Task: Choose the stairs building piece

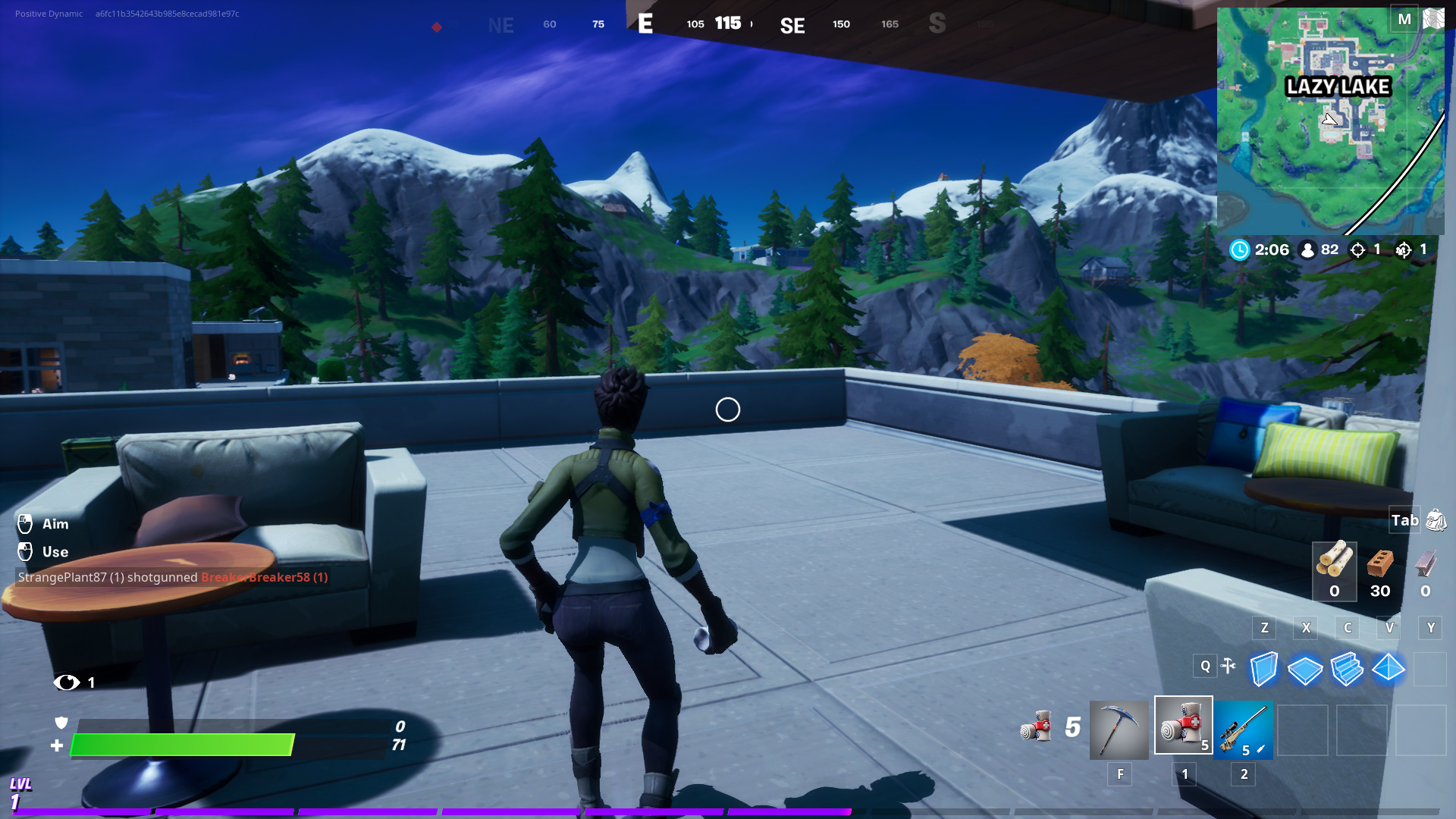Action: 1347,670
